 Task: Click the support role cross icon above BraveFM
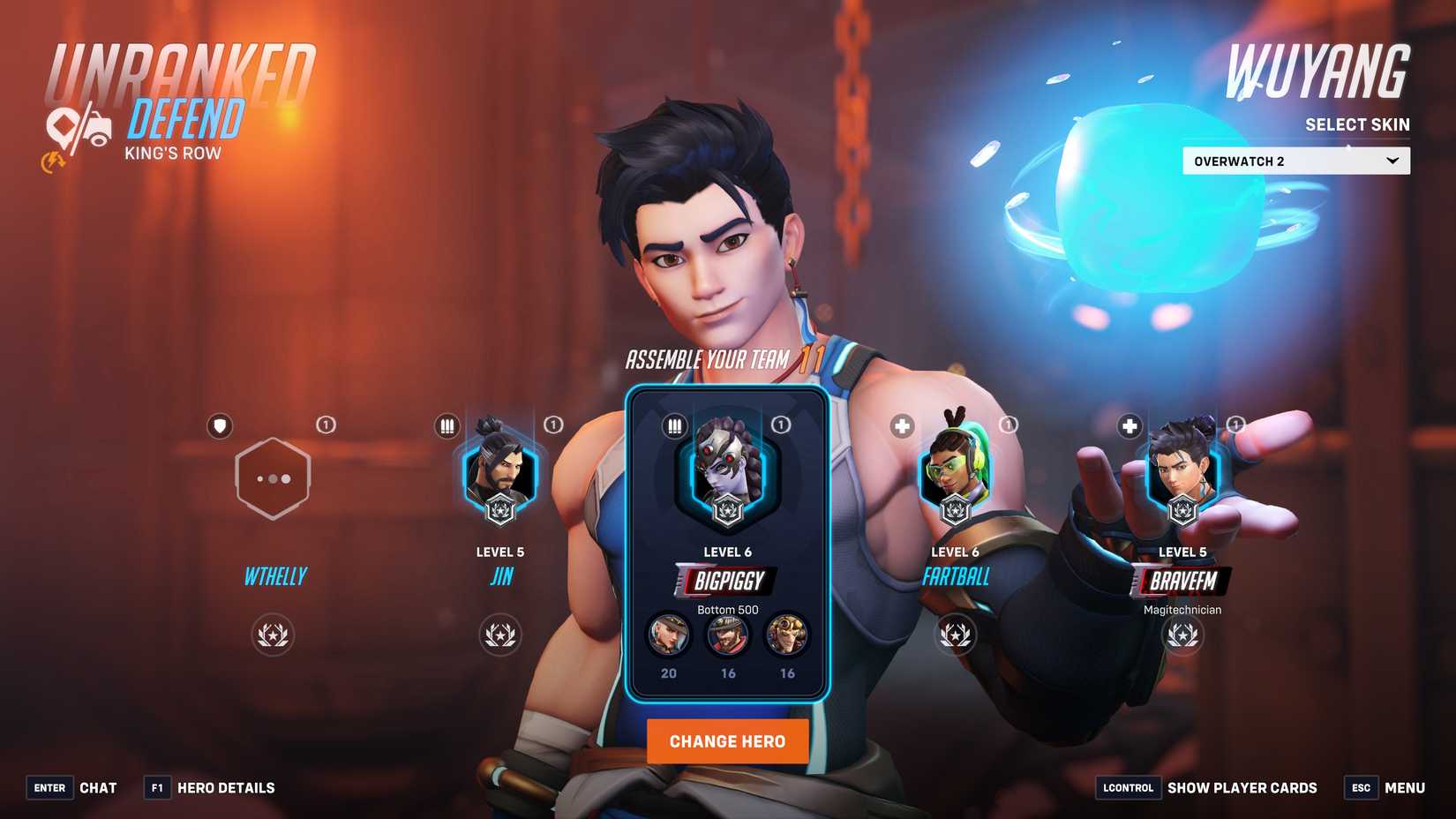[1129, 425]
